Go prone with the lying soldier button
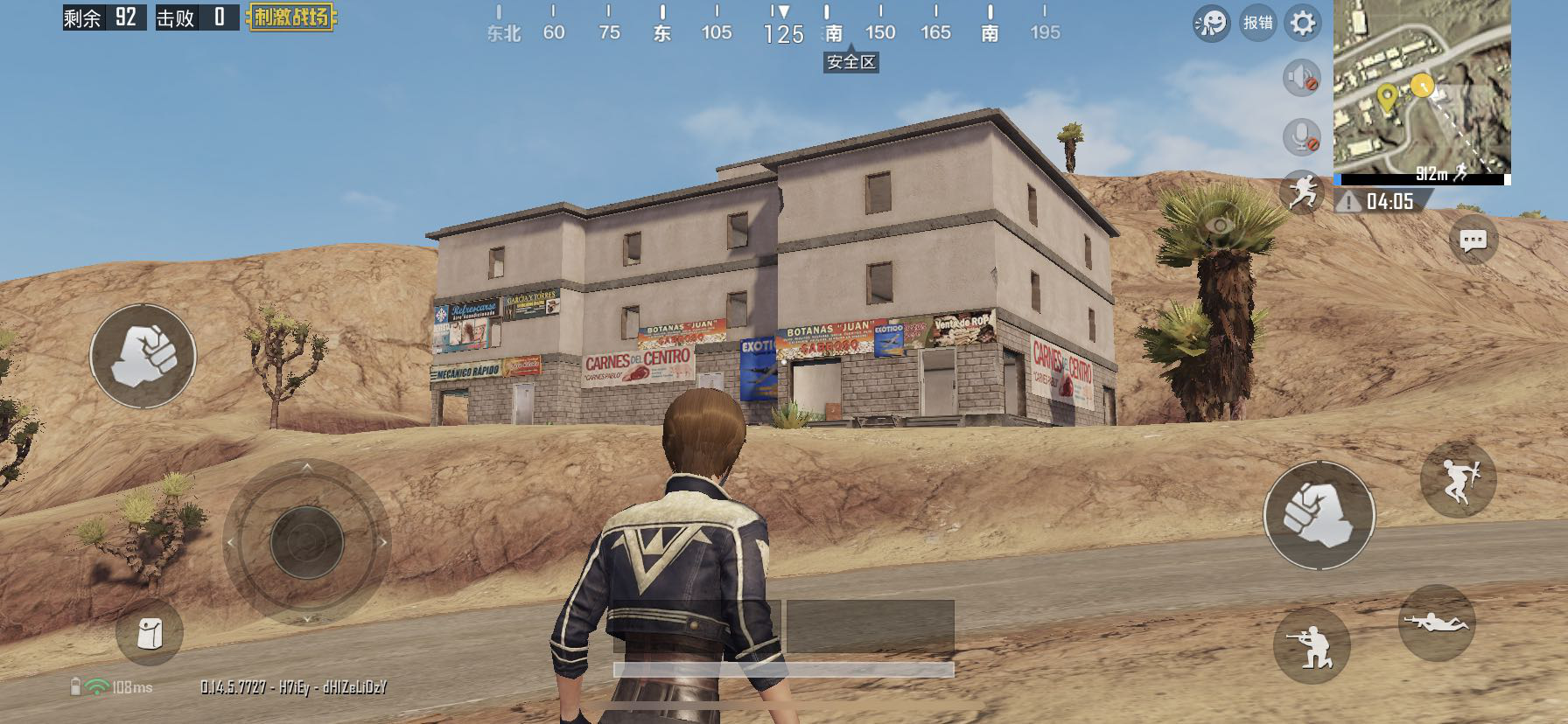The height and width of the screenshot is (724, 1568). tap(1437, 623)
